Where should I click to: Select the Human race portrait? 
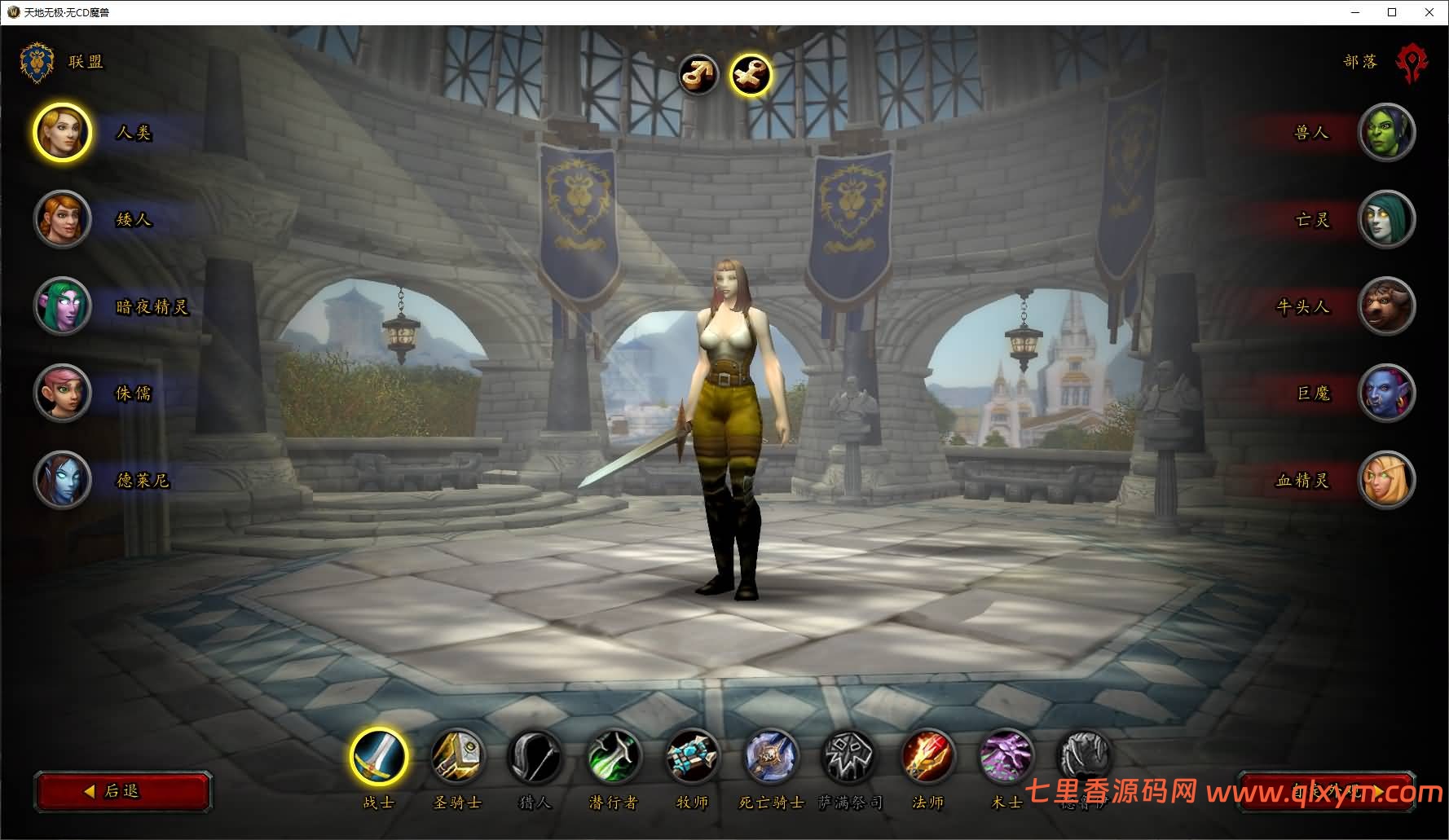pos(62,133)
